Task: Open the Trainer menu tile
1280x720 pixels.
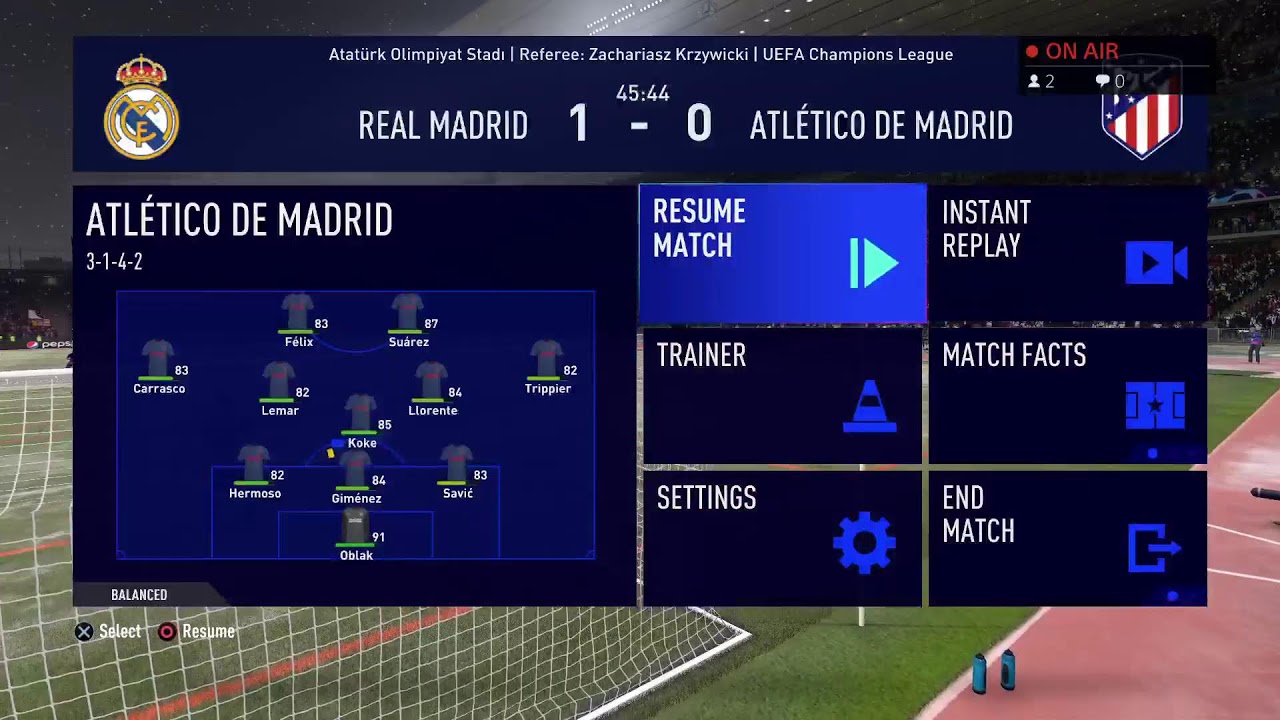Action: 782,396
